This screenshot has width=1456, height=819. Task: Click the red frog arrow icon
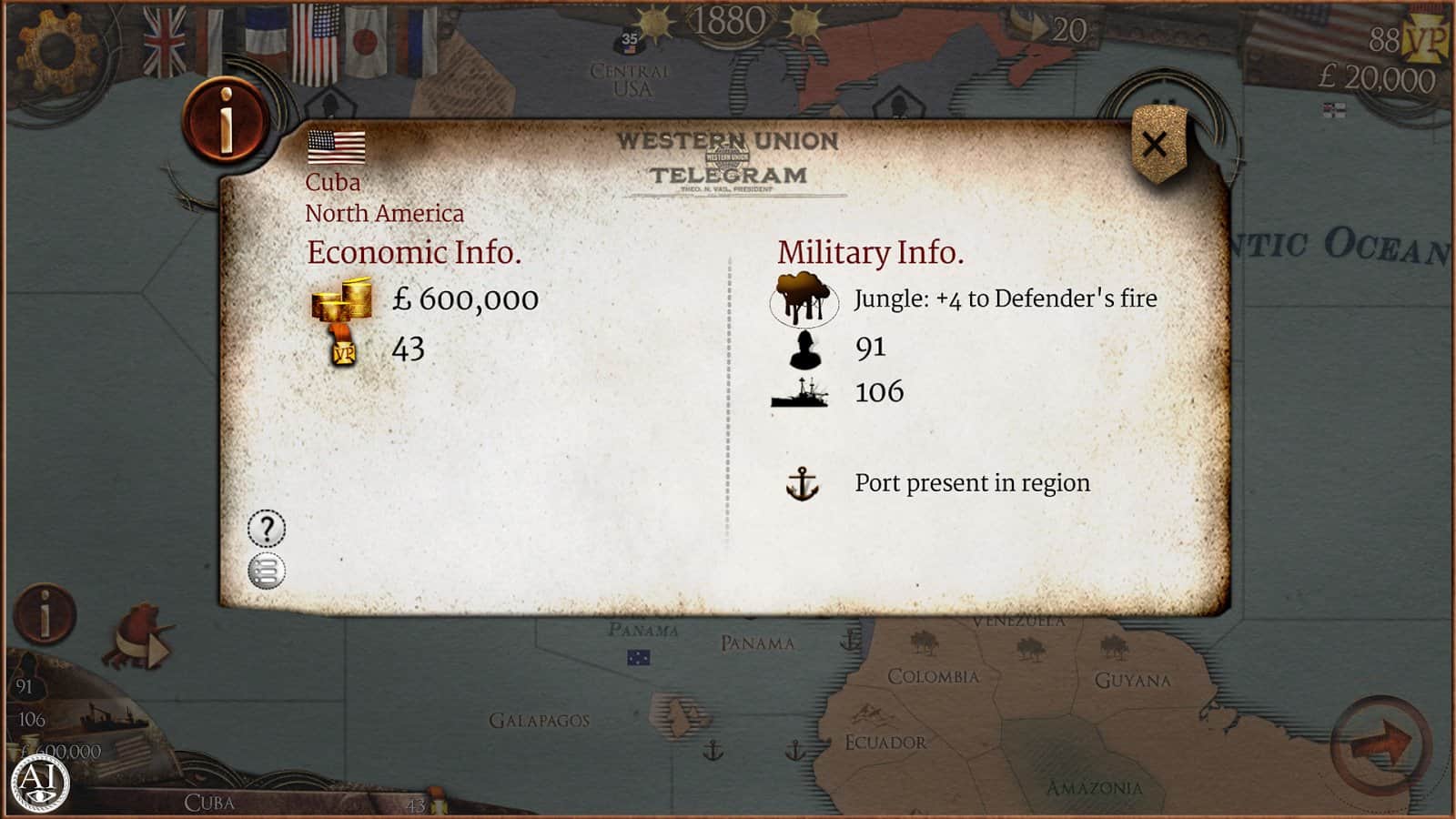pos(139,636)
